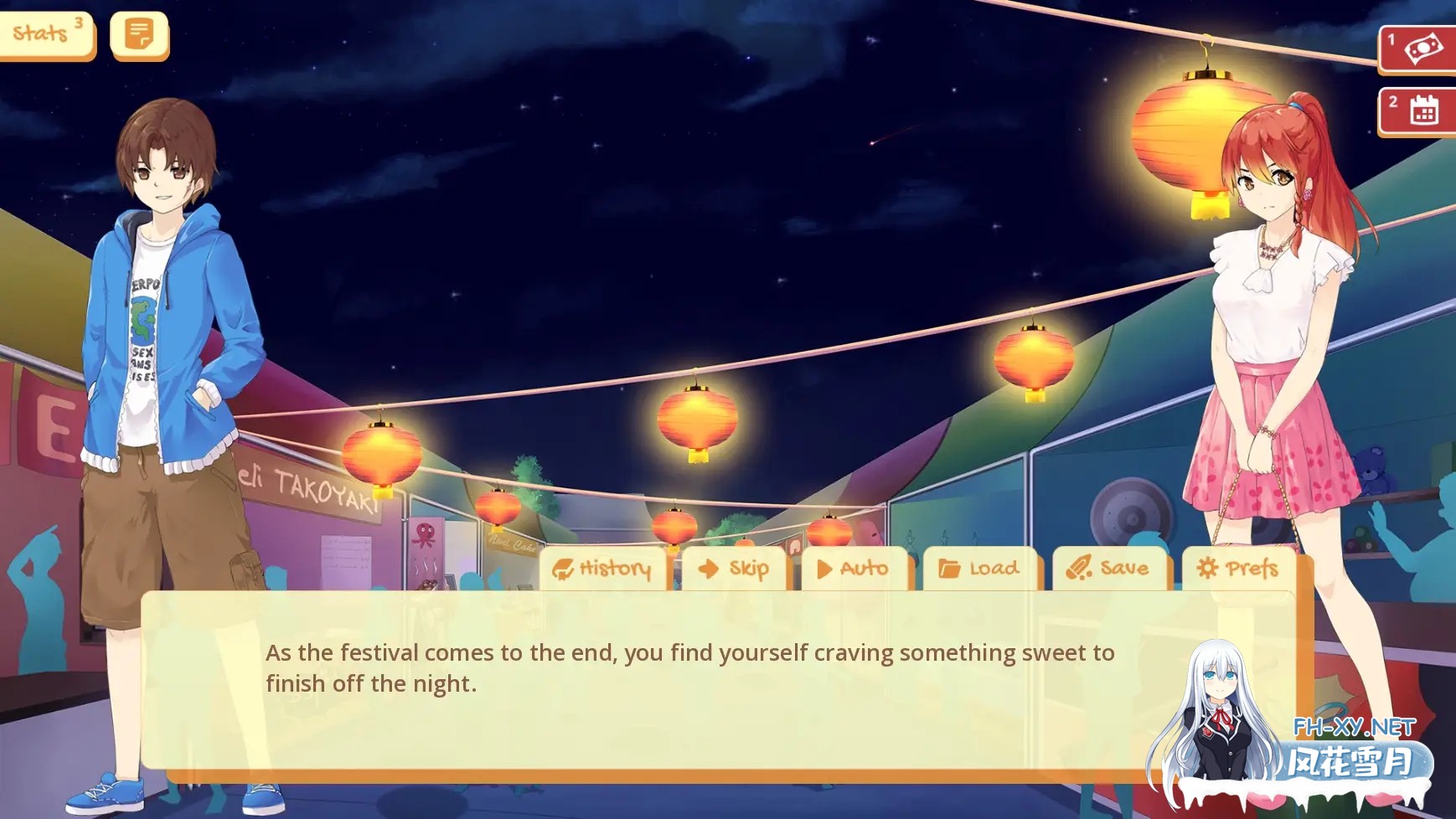Open the notes journal icon

coord(139,35)
